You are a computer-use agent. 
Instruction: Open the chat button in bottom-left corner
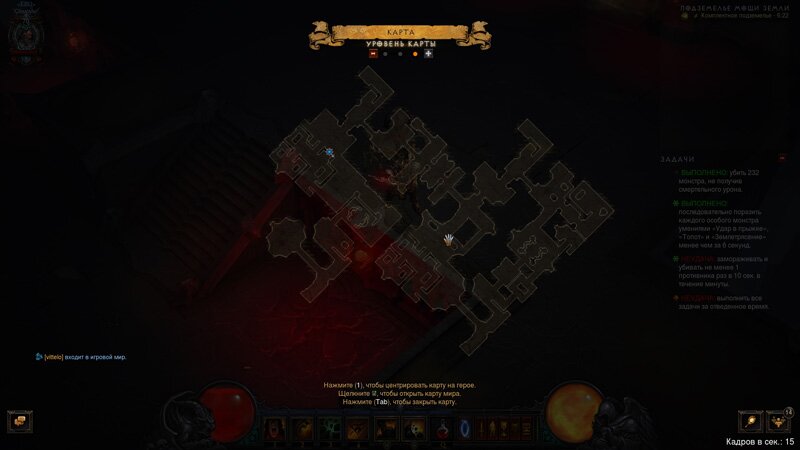click(x=17, y=421)
